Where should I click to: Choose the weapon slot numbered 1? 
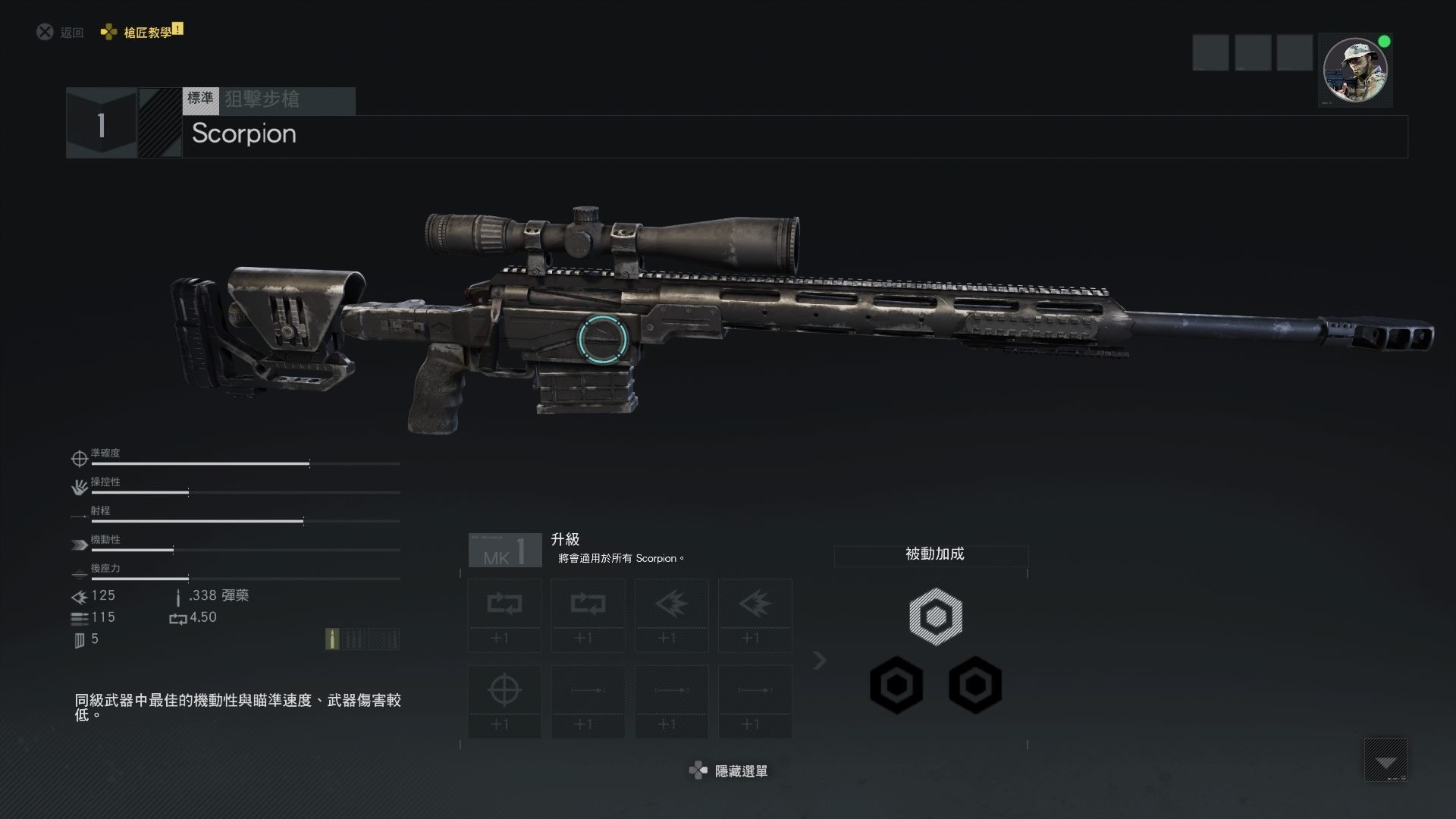[101, 124]
